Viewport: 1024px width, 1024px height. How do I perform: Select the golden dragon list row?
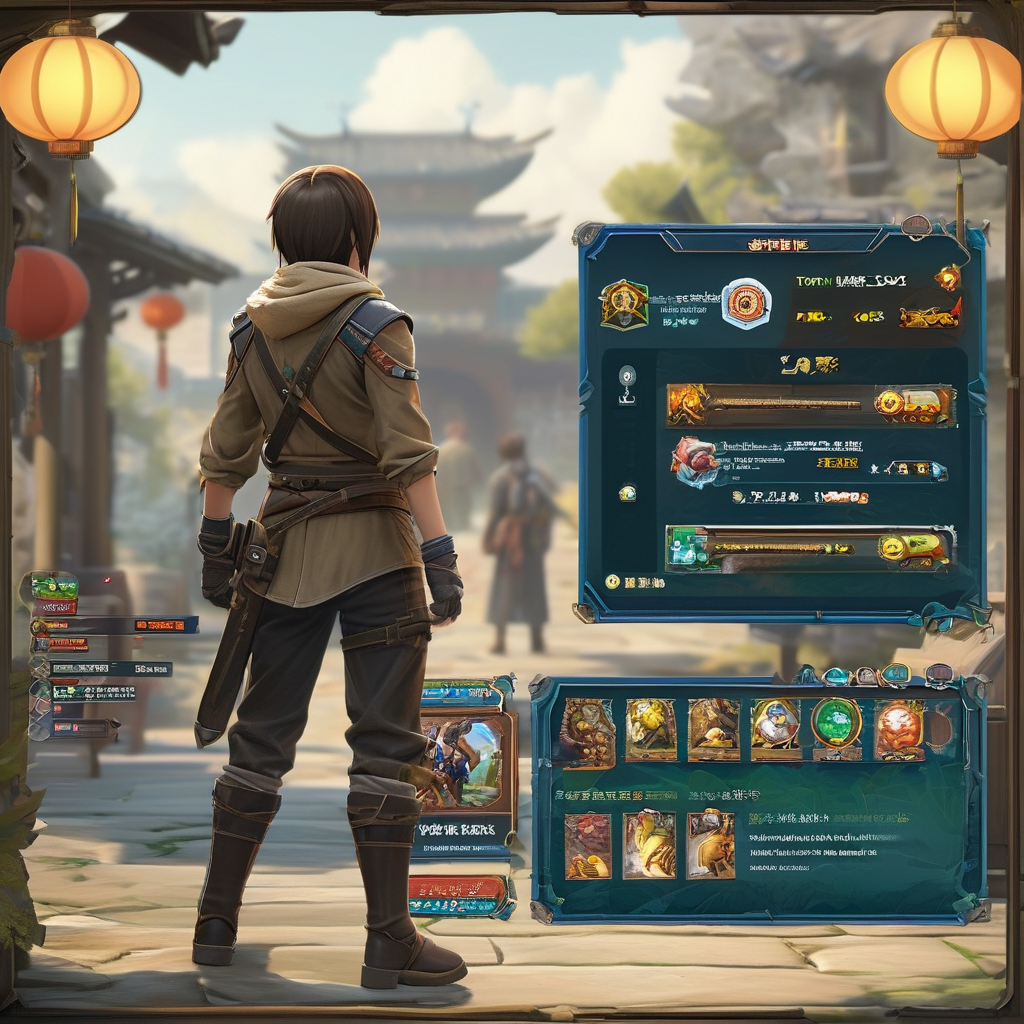[x=810, y=405]
